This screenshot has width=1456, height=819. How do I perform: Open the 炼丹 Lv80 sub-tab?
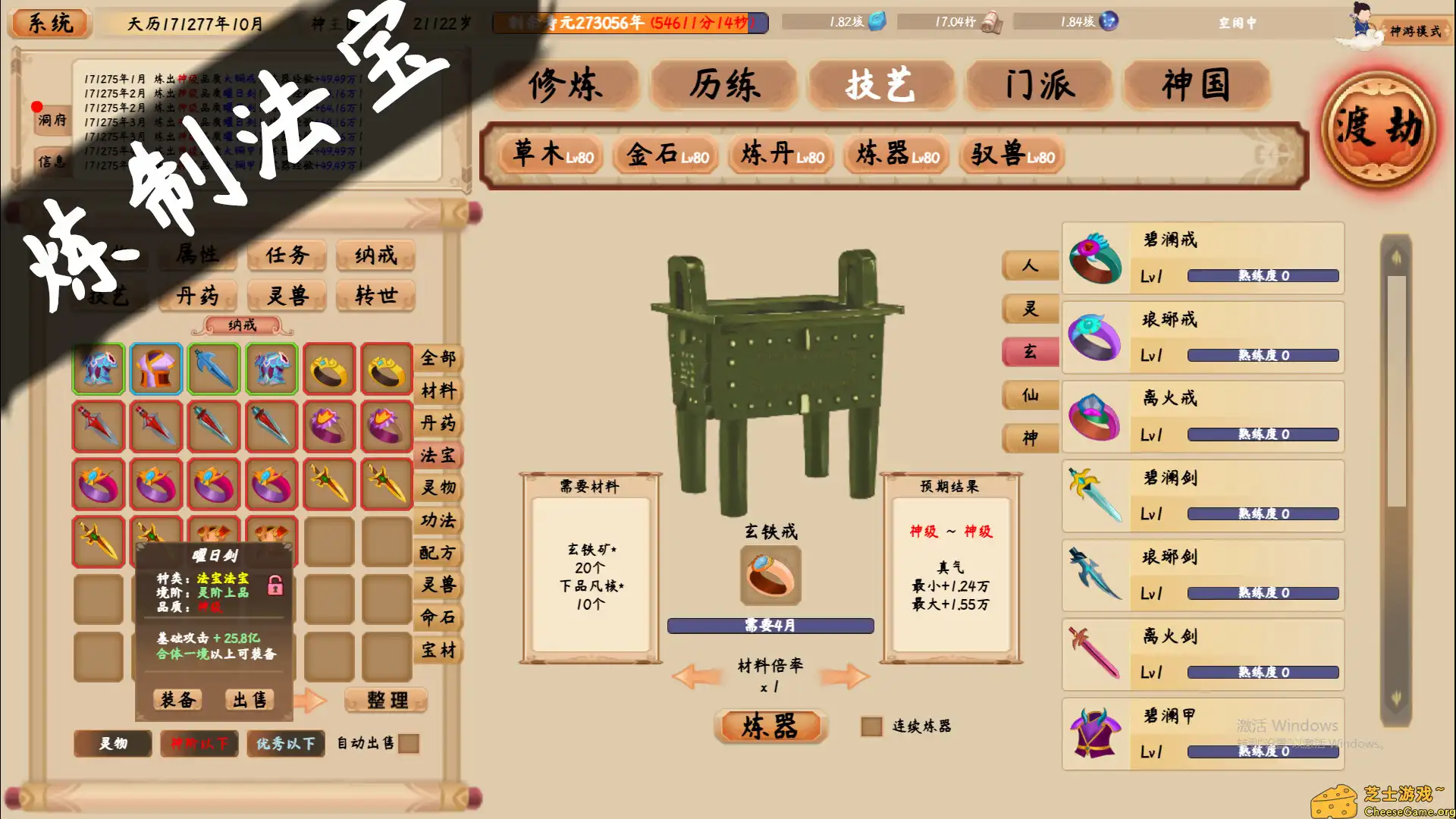tap(780, 156)
